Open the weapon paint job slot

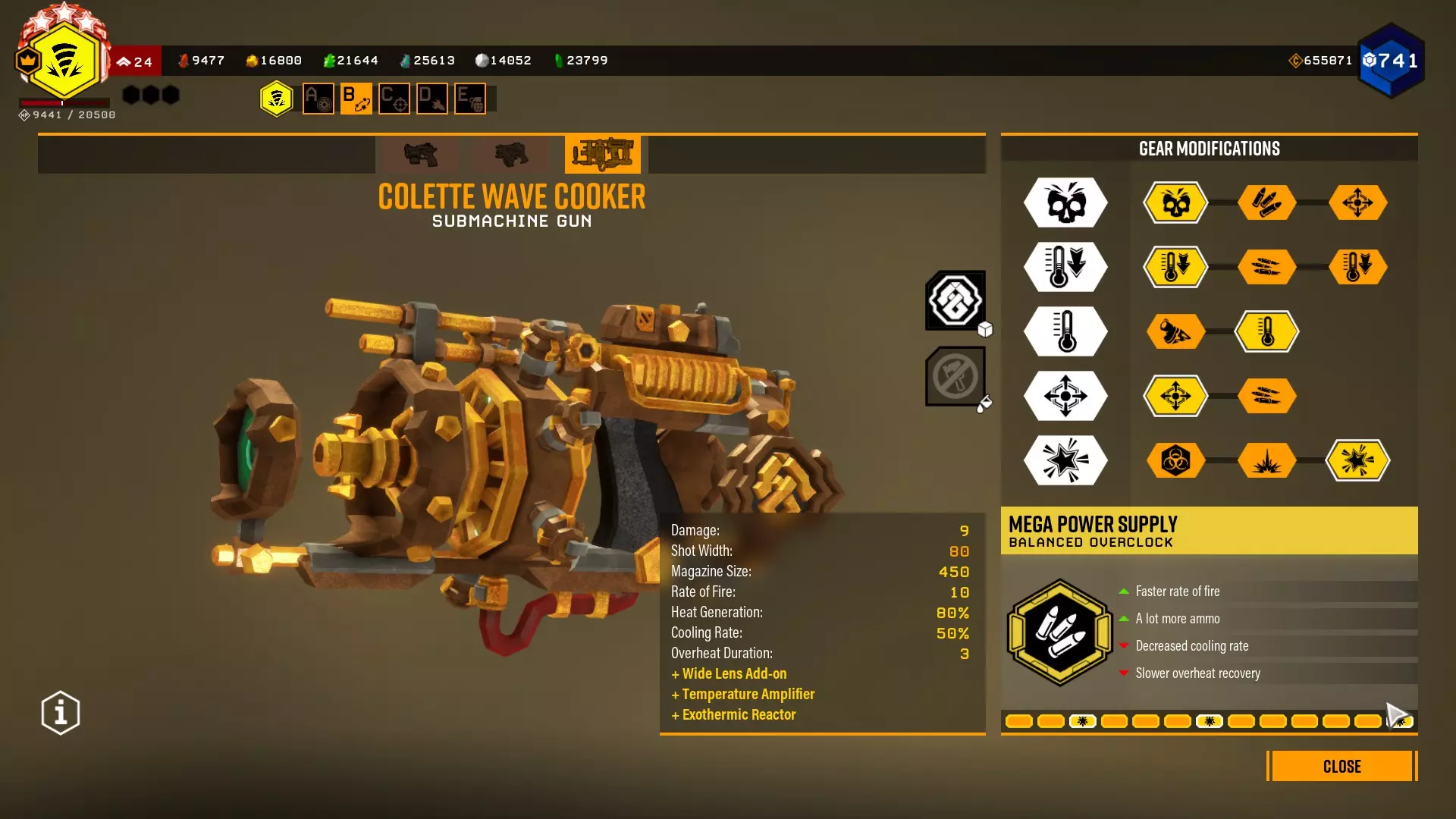[x=955, y=376]
